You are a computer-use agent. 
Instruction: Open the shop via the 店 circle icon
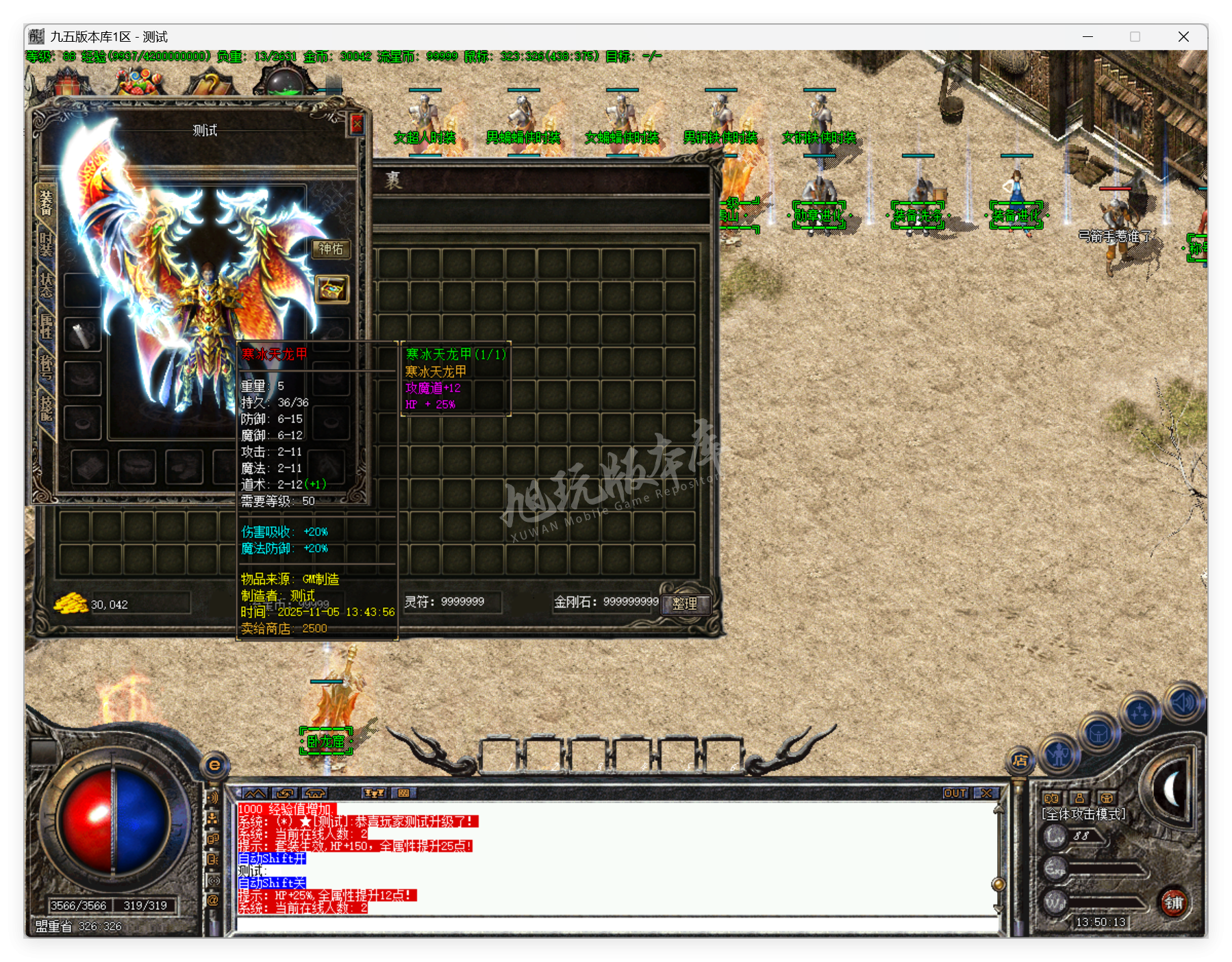point(1021,760)
